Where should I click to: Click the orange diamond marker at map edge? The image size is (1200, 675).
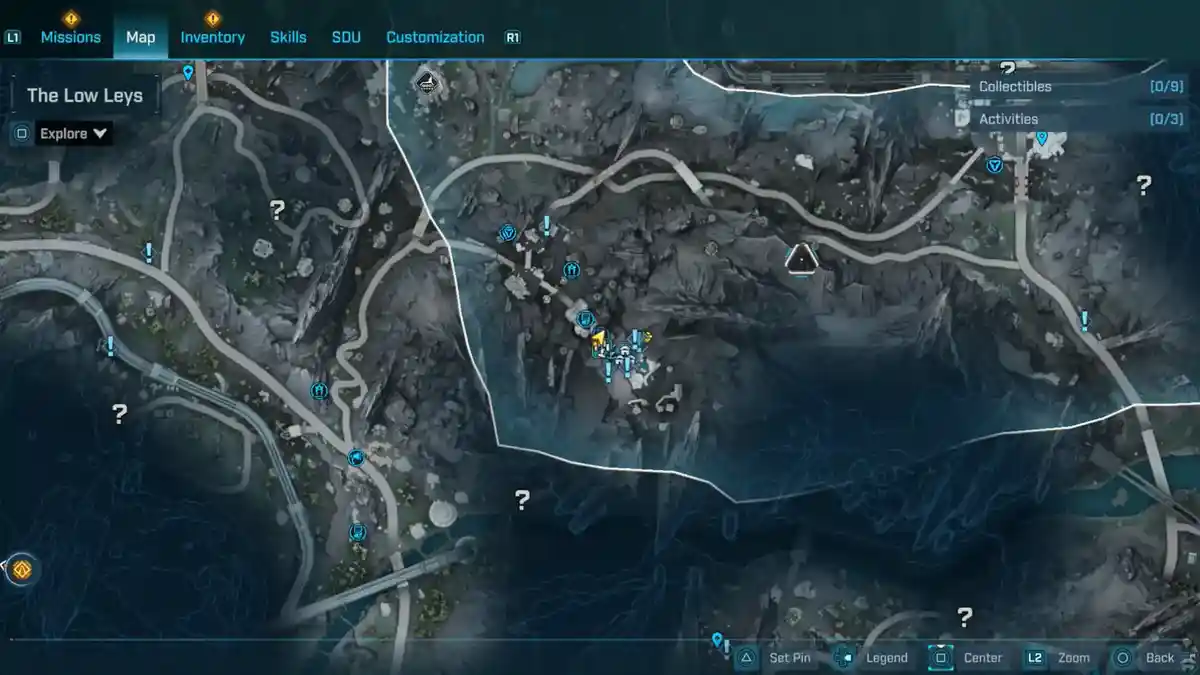tap(22, 570)
